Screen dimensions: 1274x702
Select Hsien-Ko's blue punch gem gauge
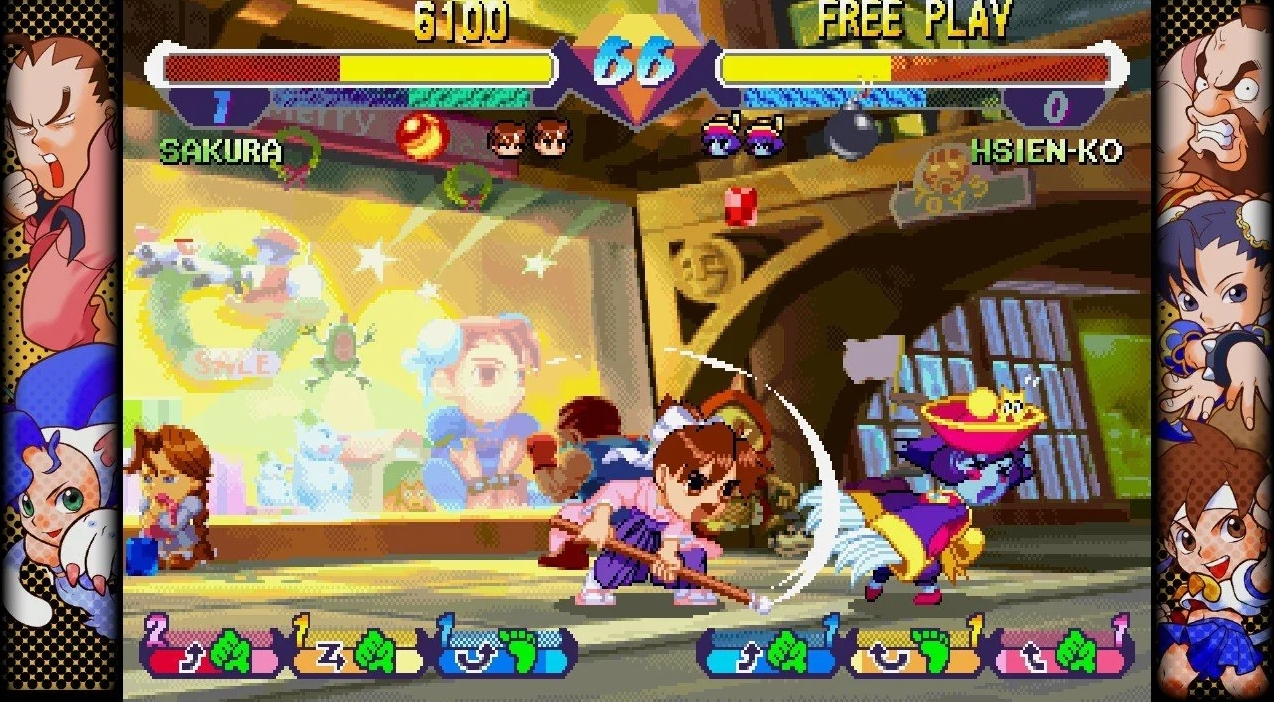pyautogui.click(x=769, y=651)
